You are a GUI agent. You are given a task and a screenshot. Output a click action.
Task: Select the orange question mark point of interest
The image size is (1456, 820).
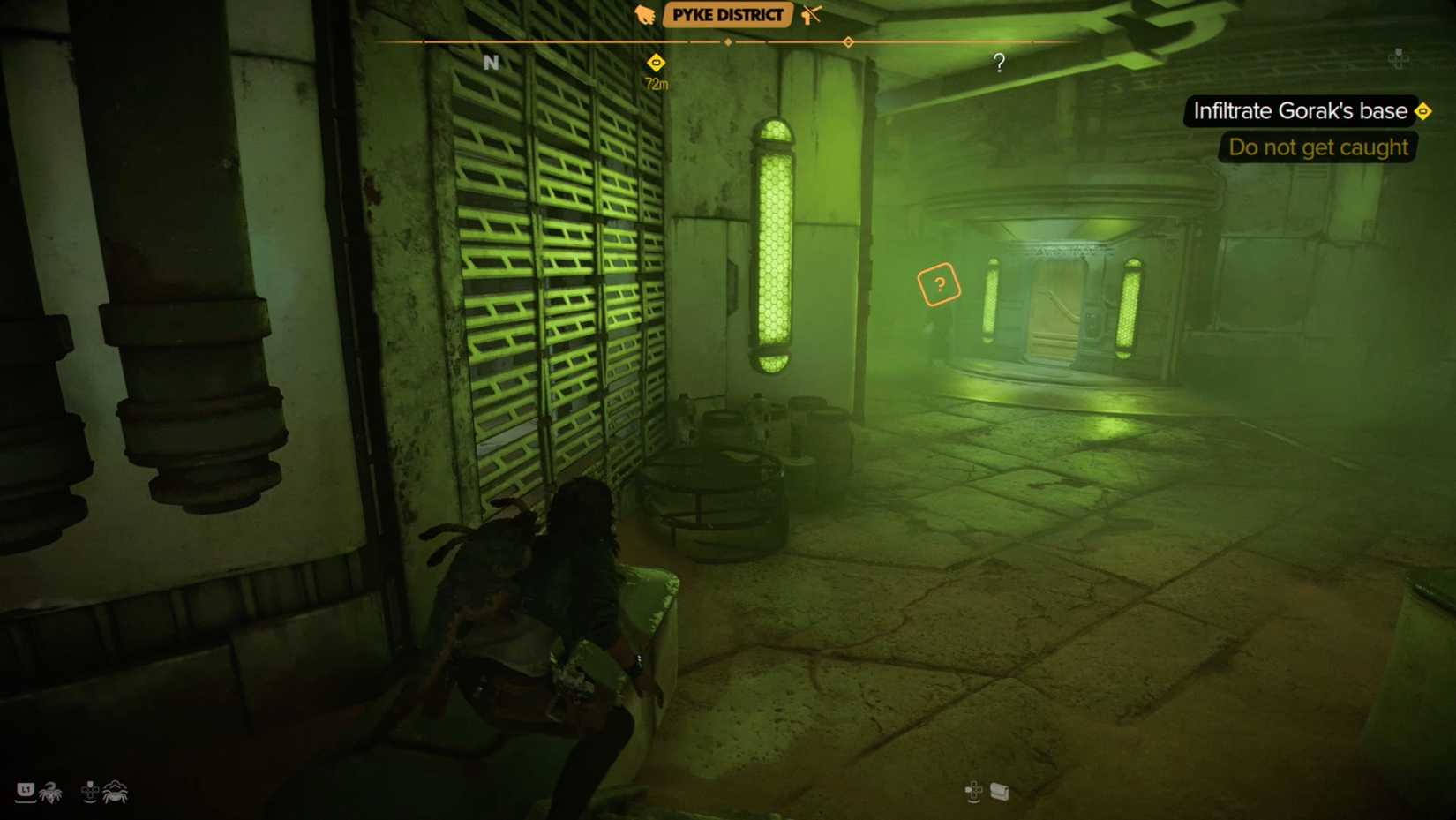pyautogui.click(x=938, y=284)
